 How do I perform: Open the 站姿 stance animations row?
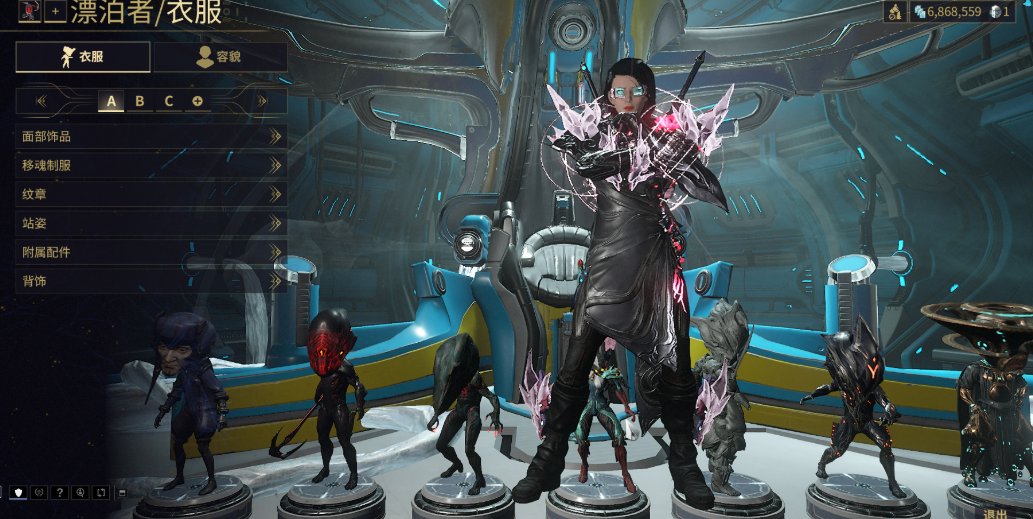tap(150, 223)
